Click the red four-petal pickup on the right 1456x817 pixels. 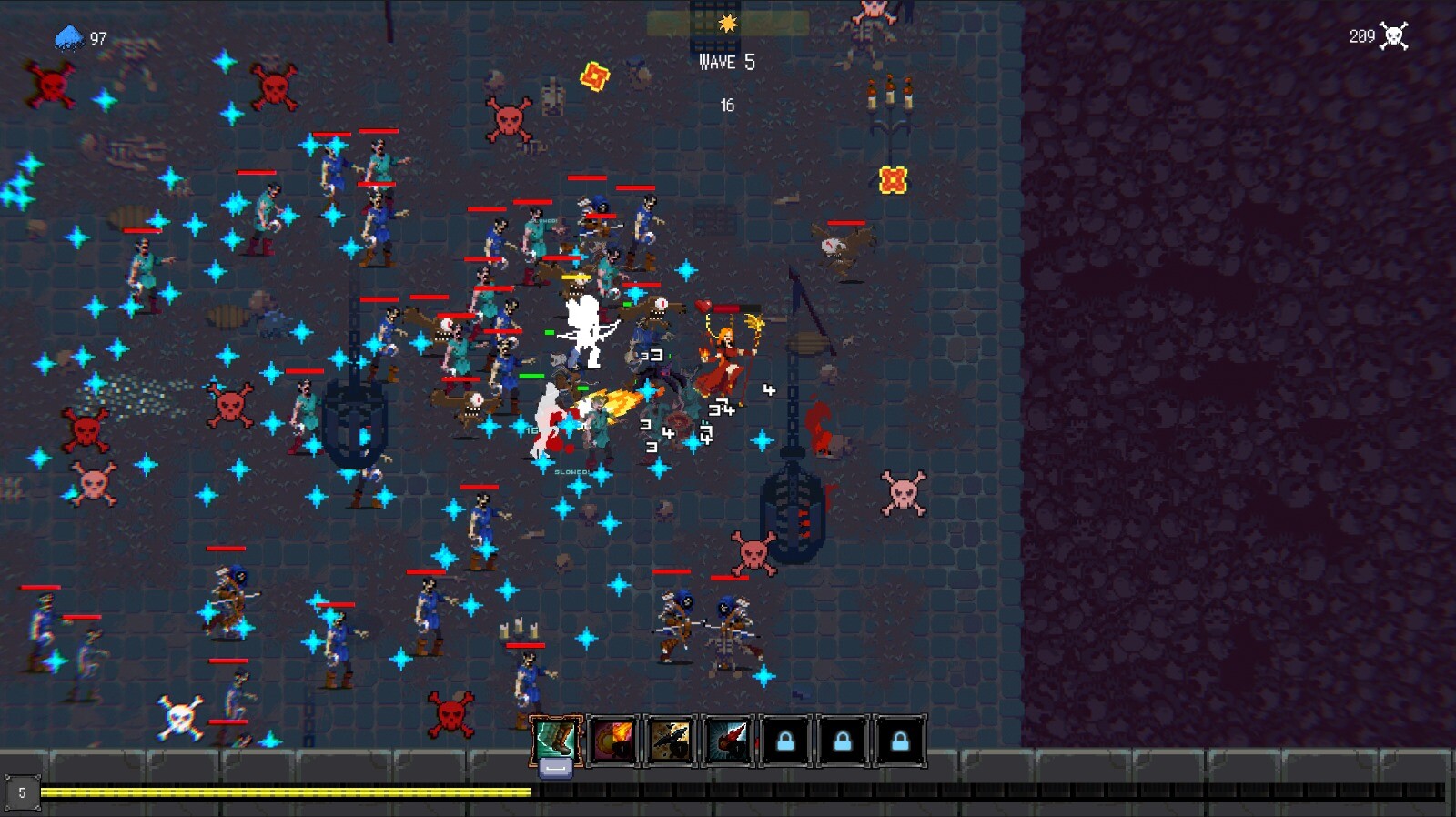click(x=895, y=179)
